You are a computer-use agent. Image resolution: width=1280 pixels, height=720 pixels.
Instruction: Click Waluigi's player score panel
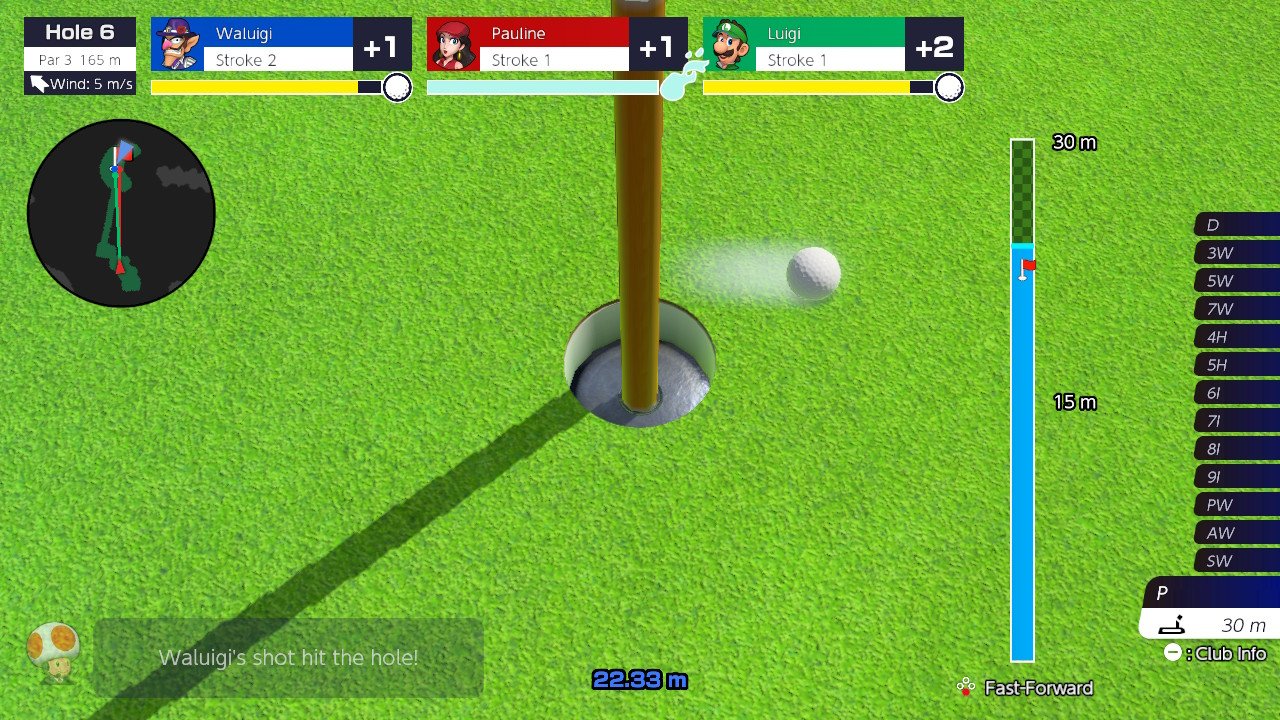(281, 45)
